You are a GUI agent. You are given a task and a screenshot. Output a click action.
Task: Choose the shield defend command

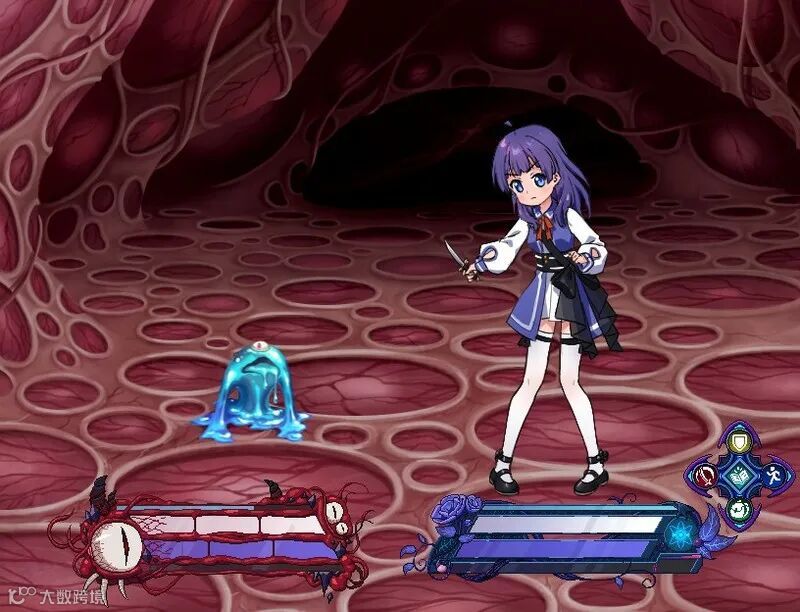(x=739, y=441)
